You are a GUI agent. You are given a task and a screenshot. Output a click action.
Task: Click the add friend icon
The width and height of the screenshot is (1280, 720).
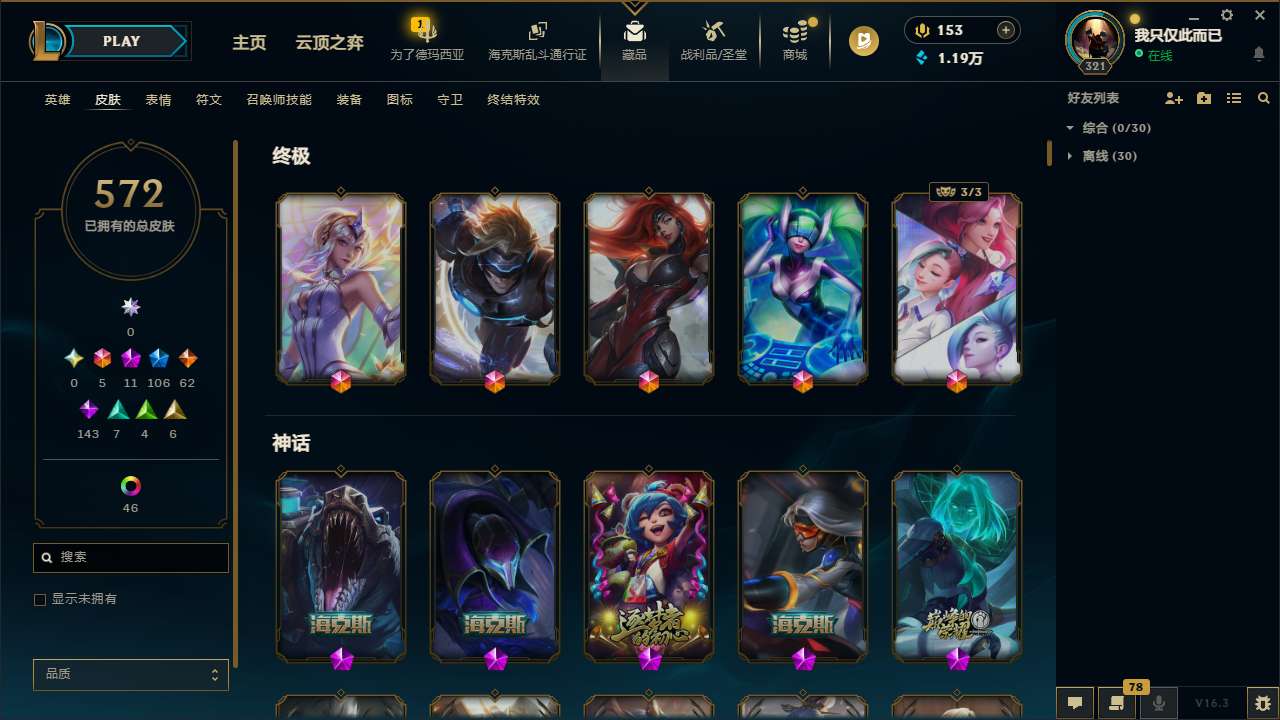pyautogui.click(x=1174, y=98)
